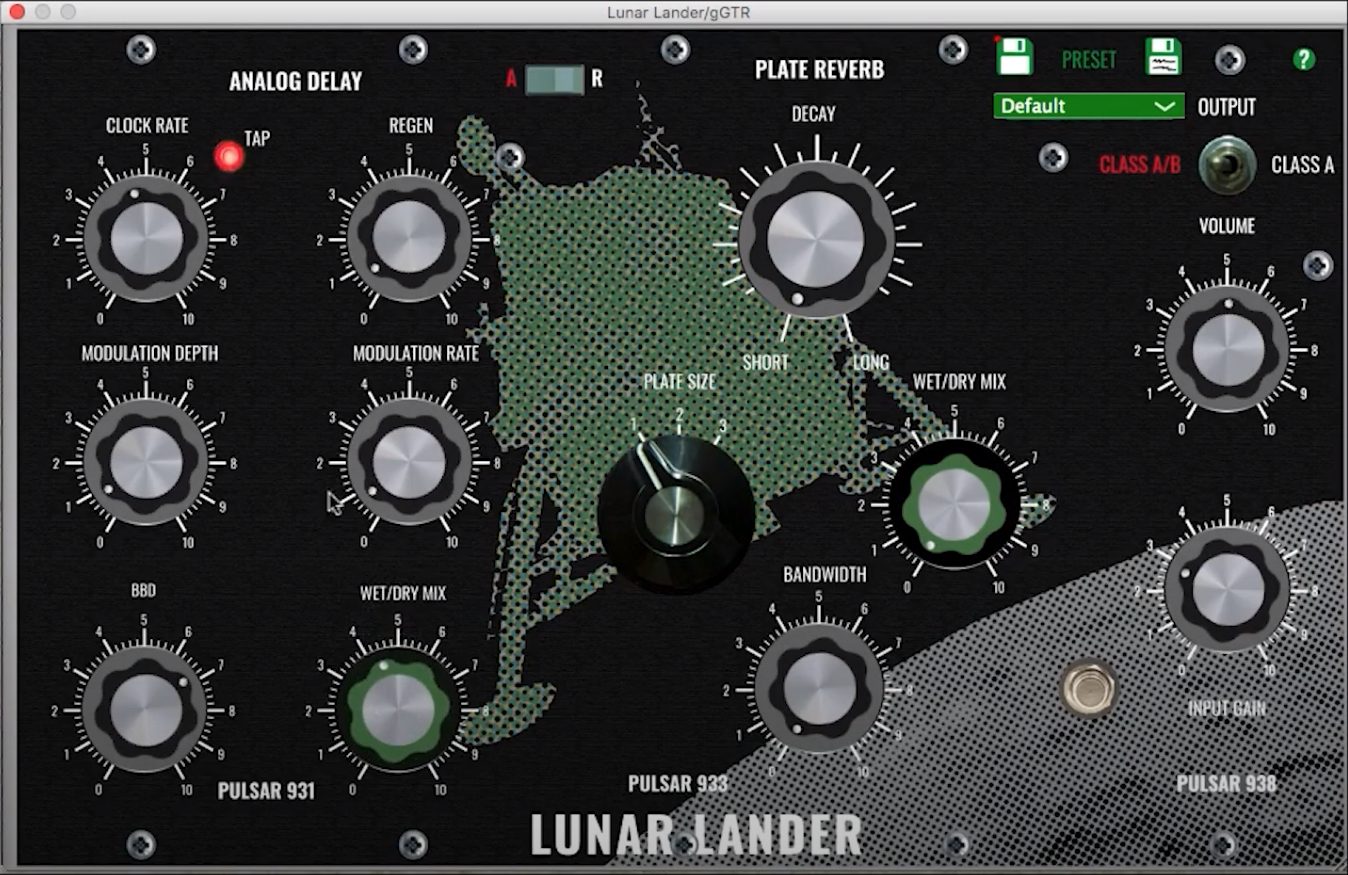Image resolution: width=1348 pixels, height=875 pixels.
Task: Click the green PRESET label
Action: (x=1088, y=60)
